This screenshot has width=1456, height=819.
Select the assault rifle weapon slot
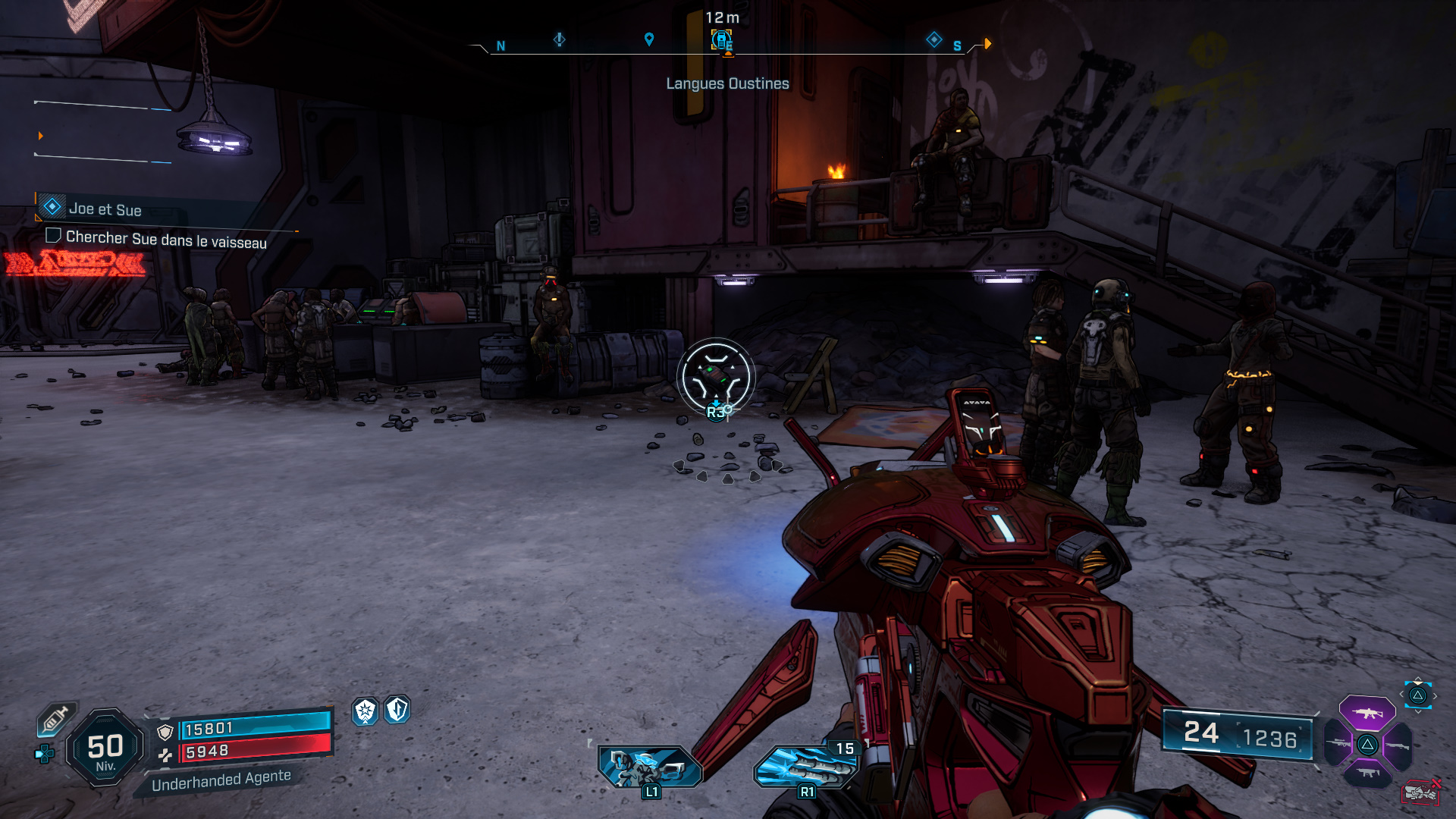pyautogui.click(x=1367, y=713)
